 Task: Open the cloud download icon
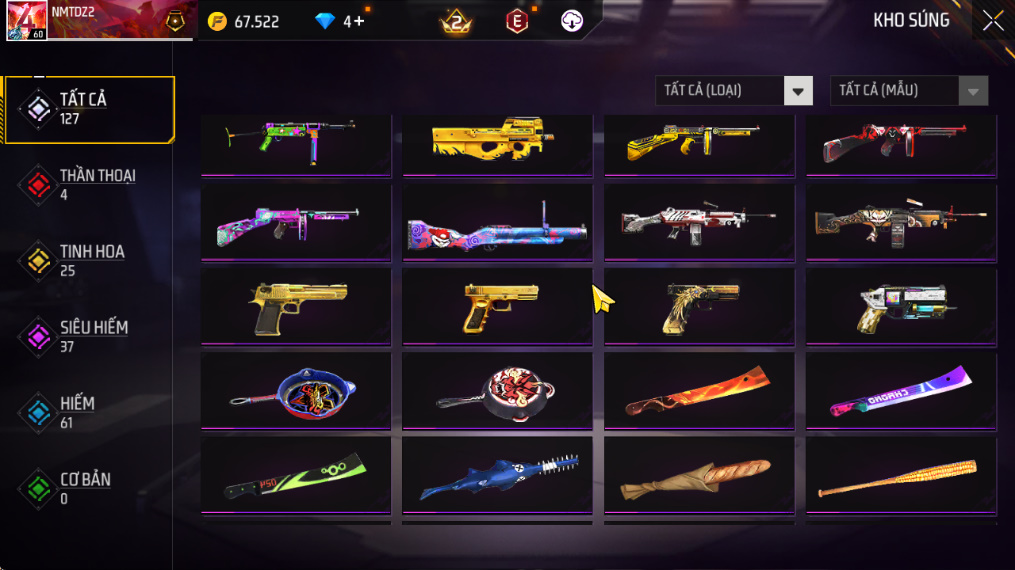572,21
